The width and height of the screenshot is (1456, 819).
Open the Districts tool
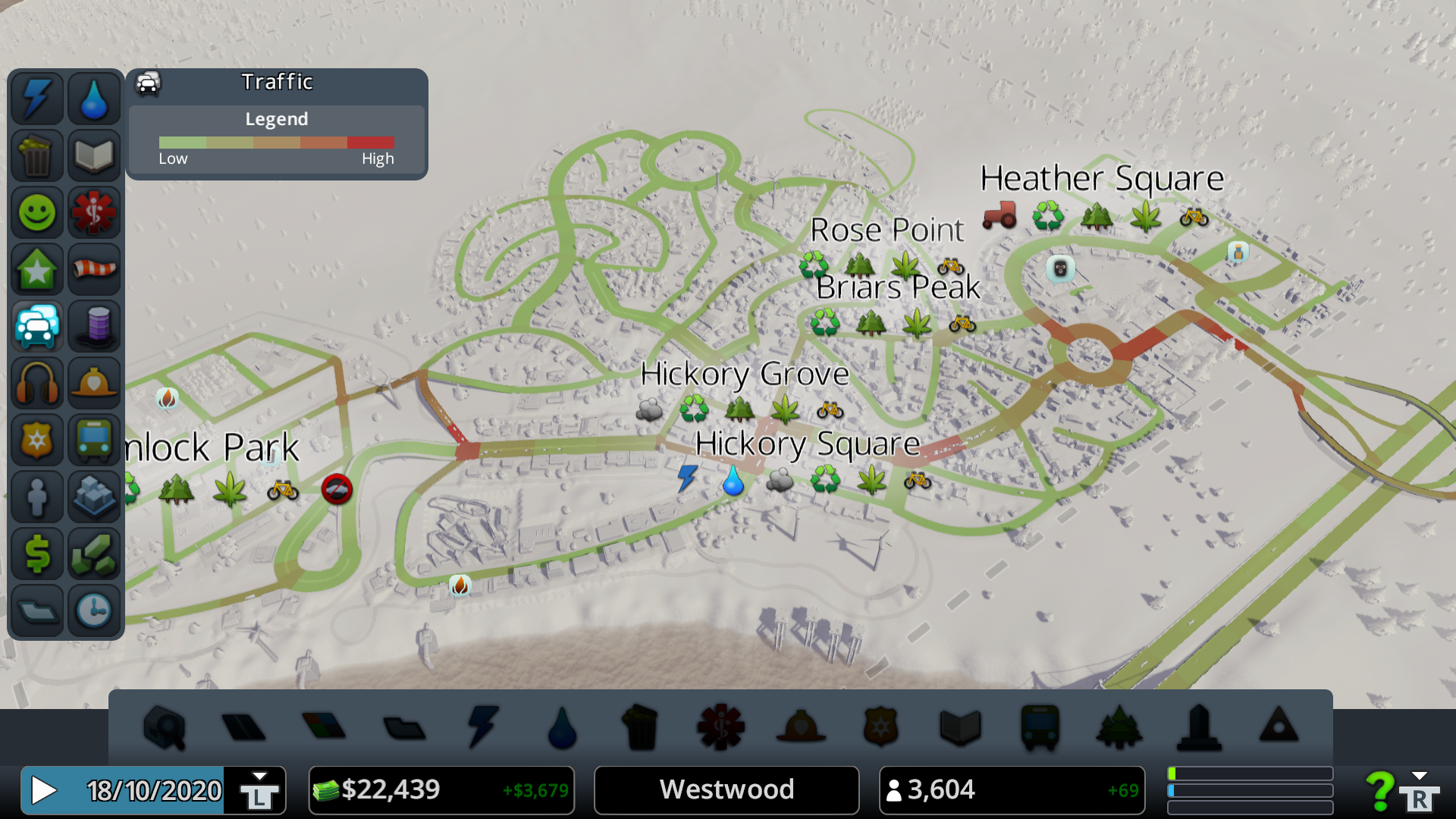[404, 727]
